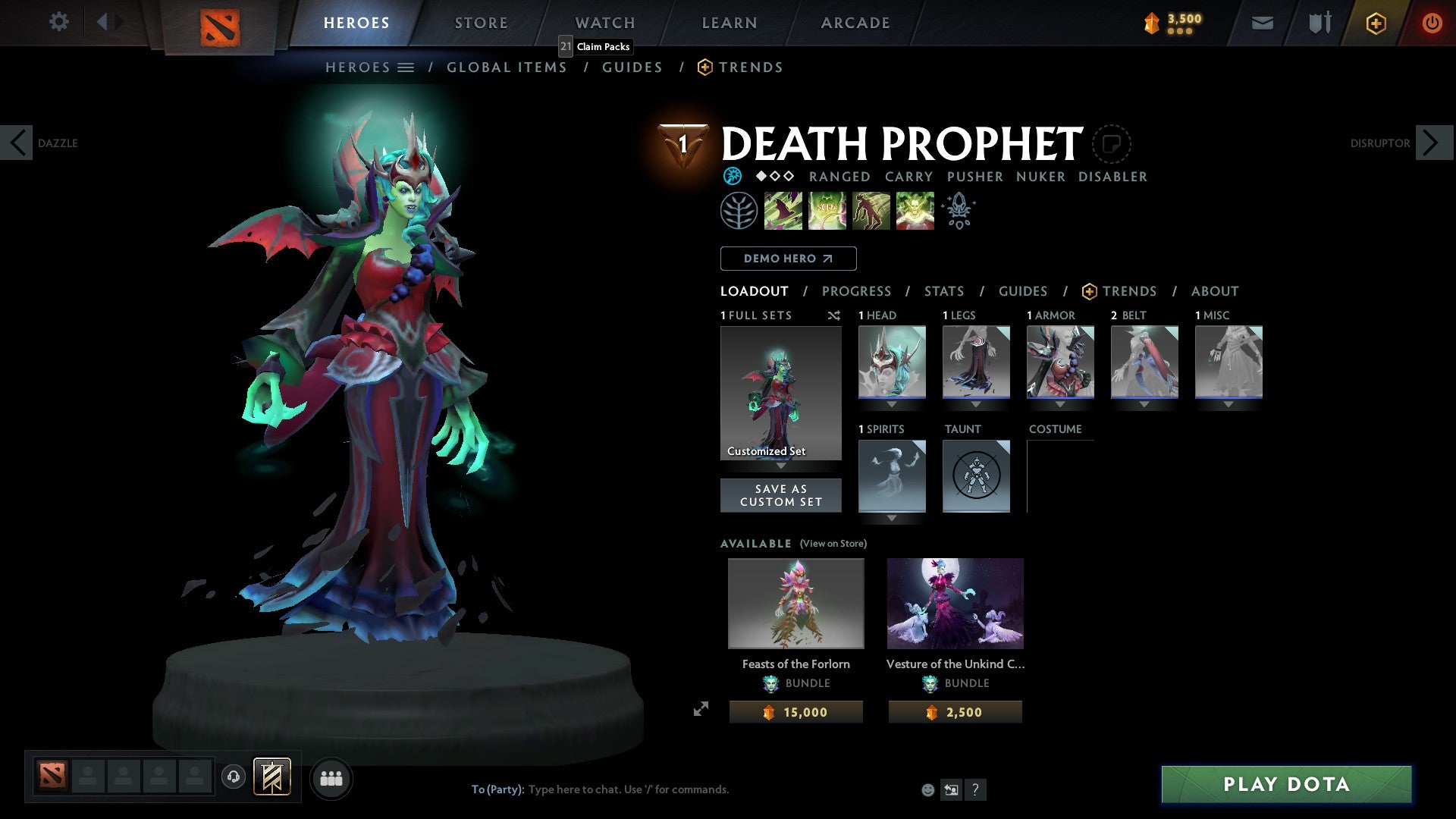
Task: Click the DEMO HERO button
Action: pyautogui.click(x=787, y=258)
